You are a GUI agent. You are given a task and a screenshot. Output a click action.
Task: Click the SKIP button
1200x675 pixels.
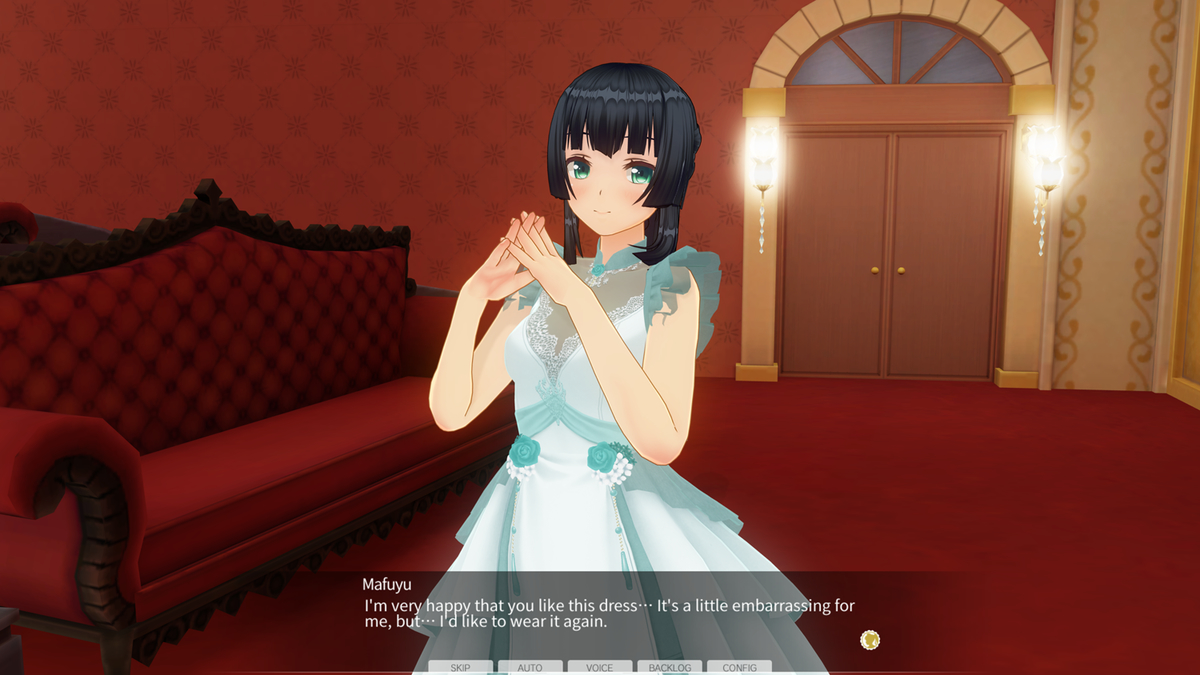click(x=460, y=667)
